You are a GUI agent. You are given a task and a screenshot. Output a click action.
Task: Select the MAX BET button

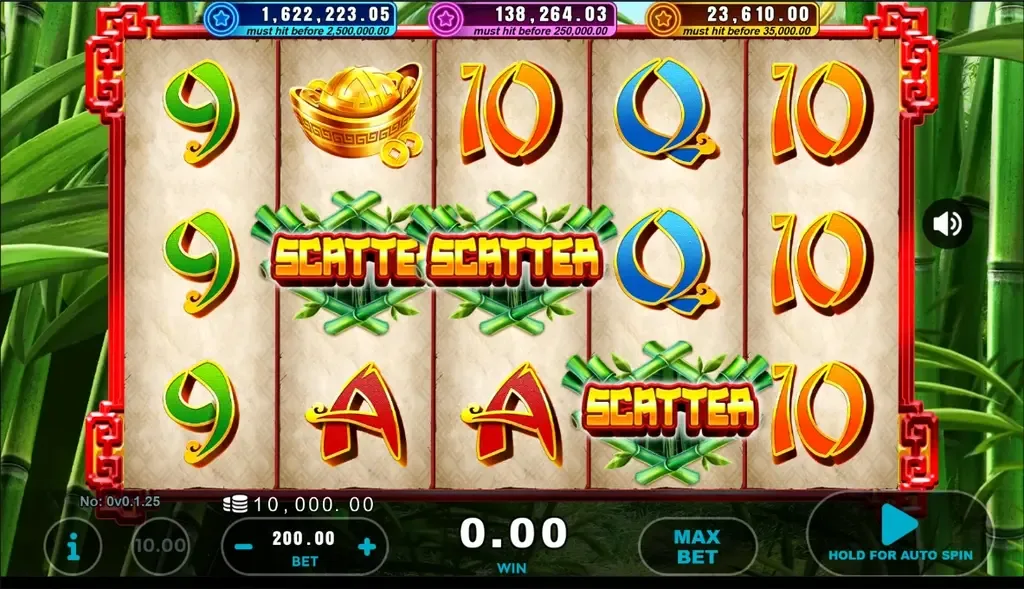697,546
